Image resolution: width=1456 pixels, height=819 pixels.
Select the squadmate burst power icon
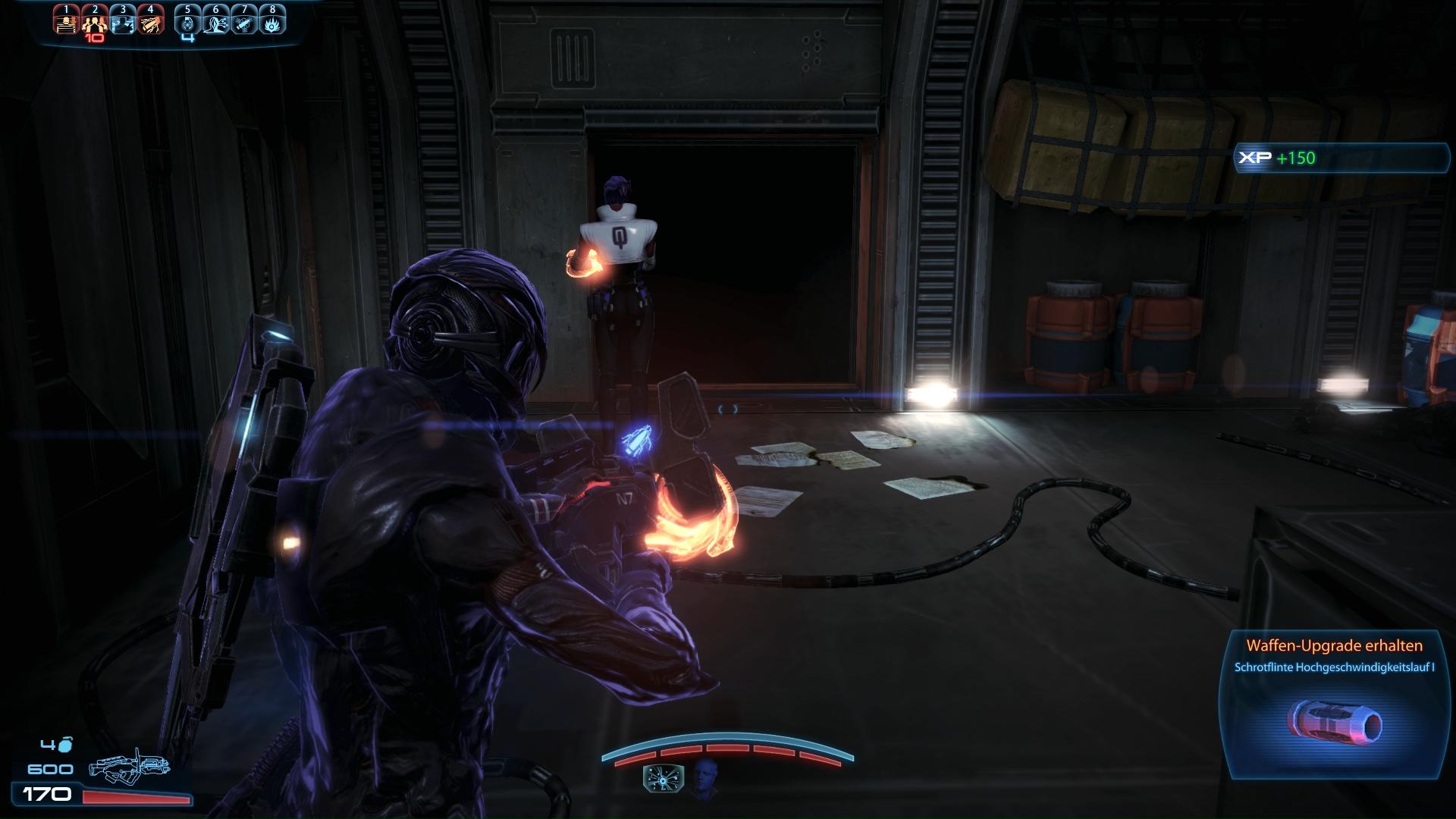click(x=663, y=779)
